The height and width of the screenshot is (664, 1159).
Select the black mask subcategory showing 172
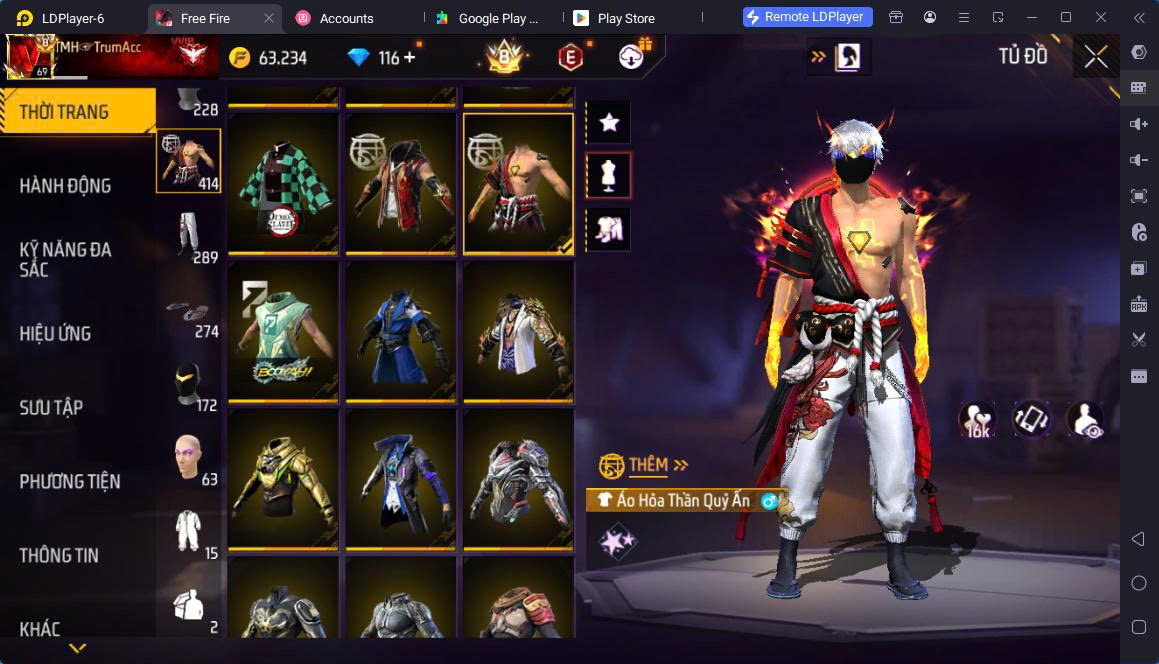click(188, 383)
